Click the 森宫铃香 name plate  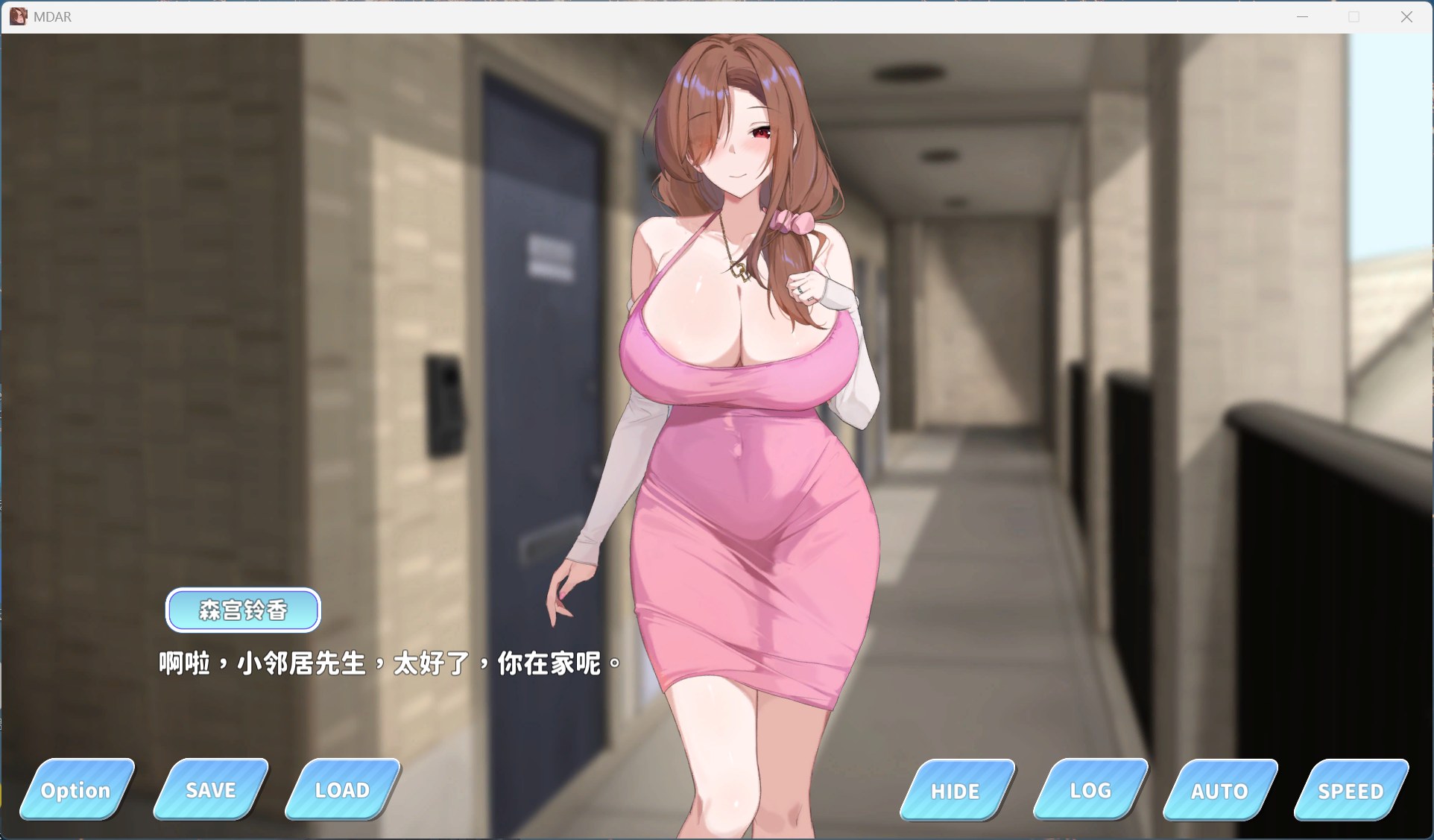point(243,610)
